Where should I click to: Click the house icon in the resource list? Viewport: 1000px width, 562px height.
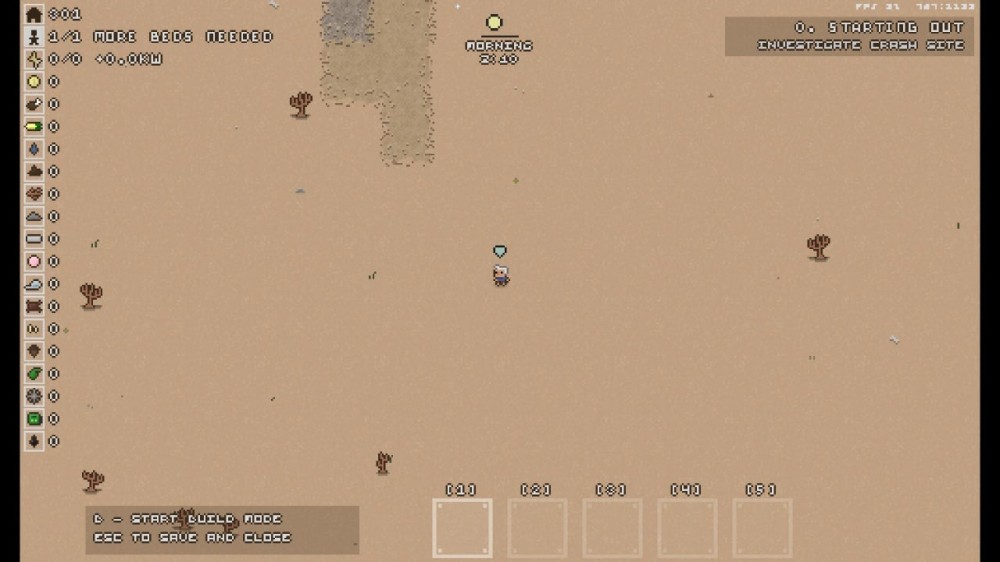[x=34, y=14]
